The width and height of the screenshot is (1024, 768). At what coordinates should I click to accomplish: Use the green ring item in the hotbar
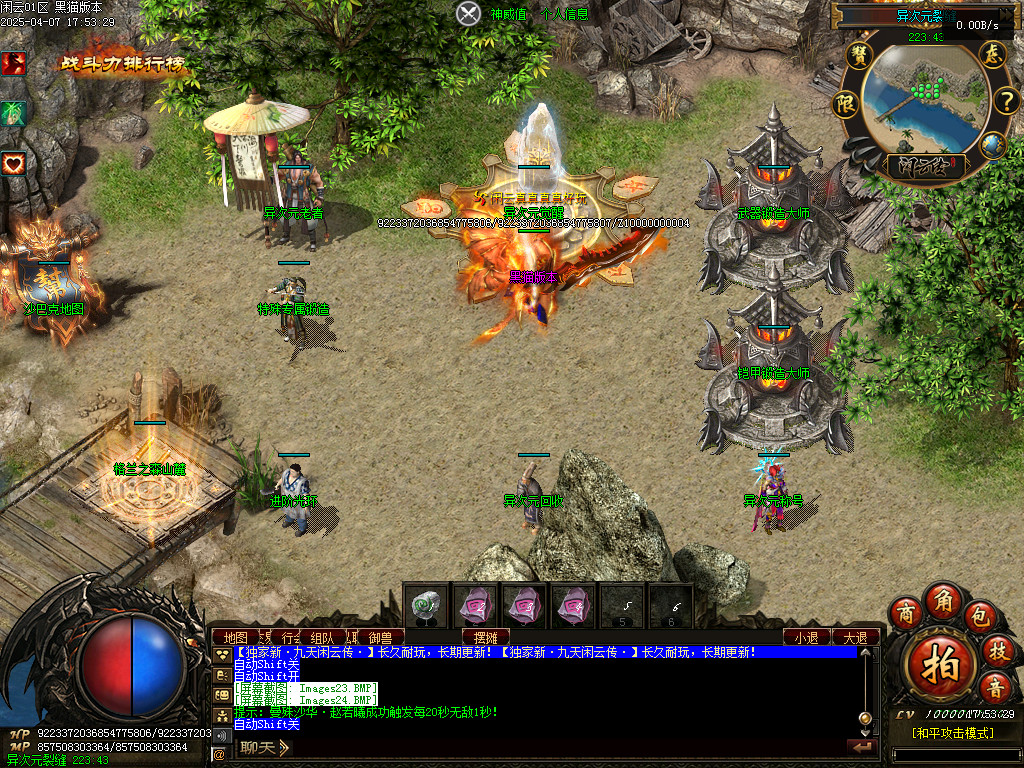coord(427,604)
